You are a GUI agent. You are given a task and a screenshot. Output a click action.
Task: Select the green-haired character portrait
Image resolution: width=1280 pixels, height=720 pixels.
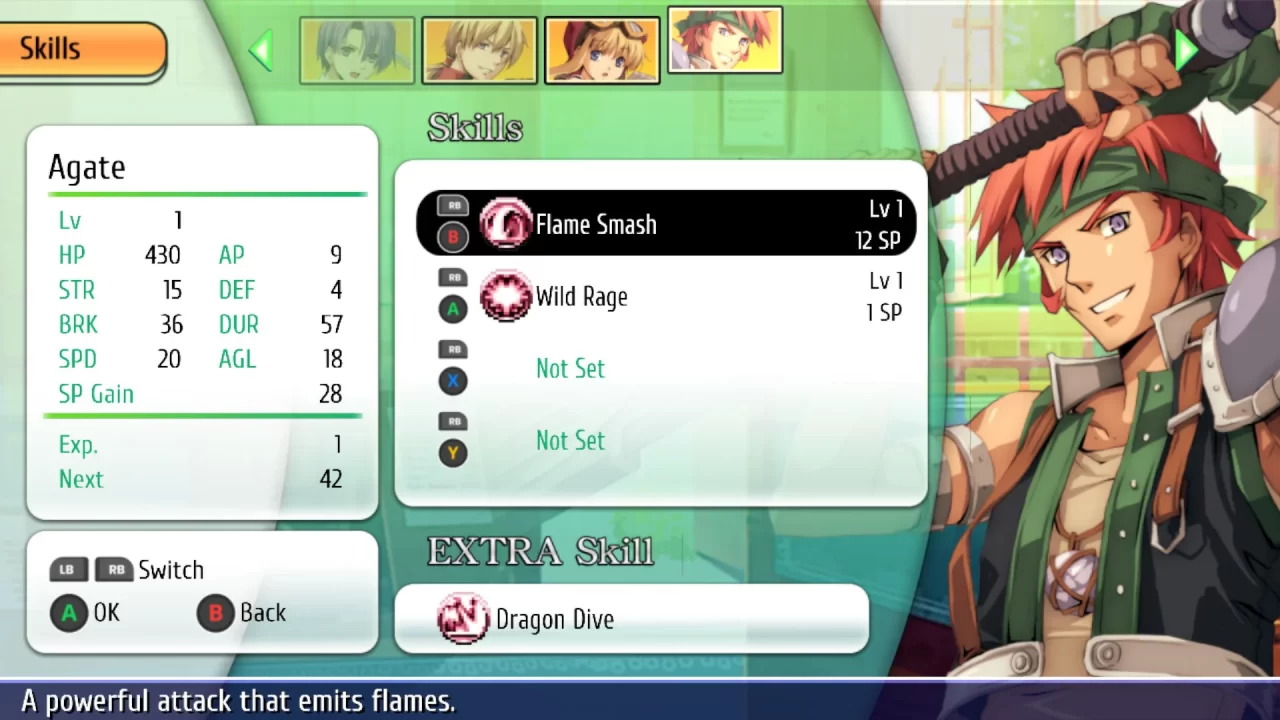tap(357, 49)
